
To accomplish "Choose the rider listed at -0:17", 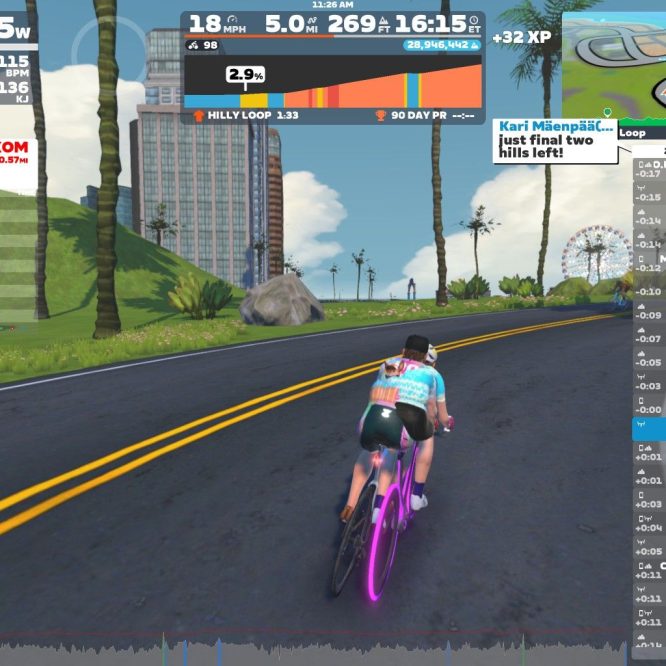I will [649, 170].
